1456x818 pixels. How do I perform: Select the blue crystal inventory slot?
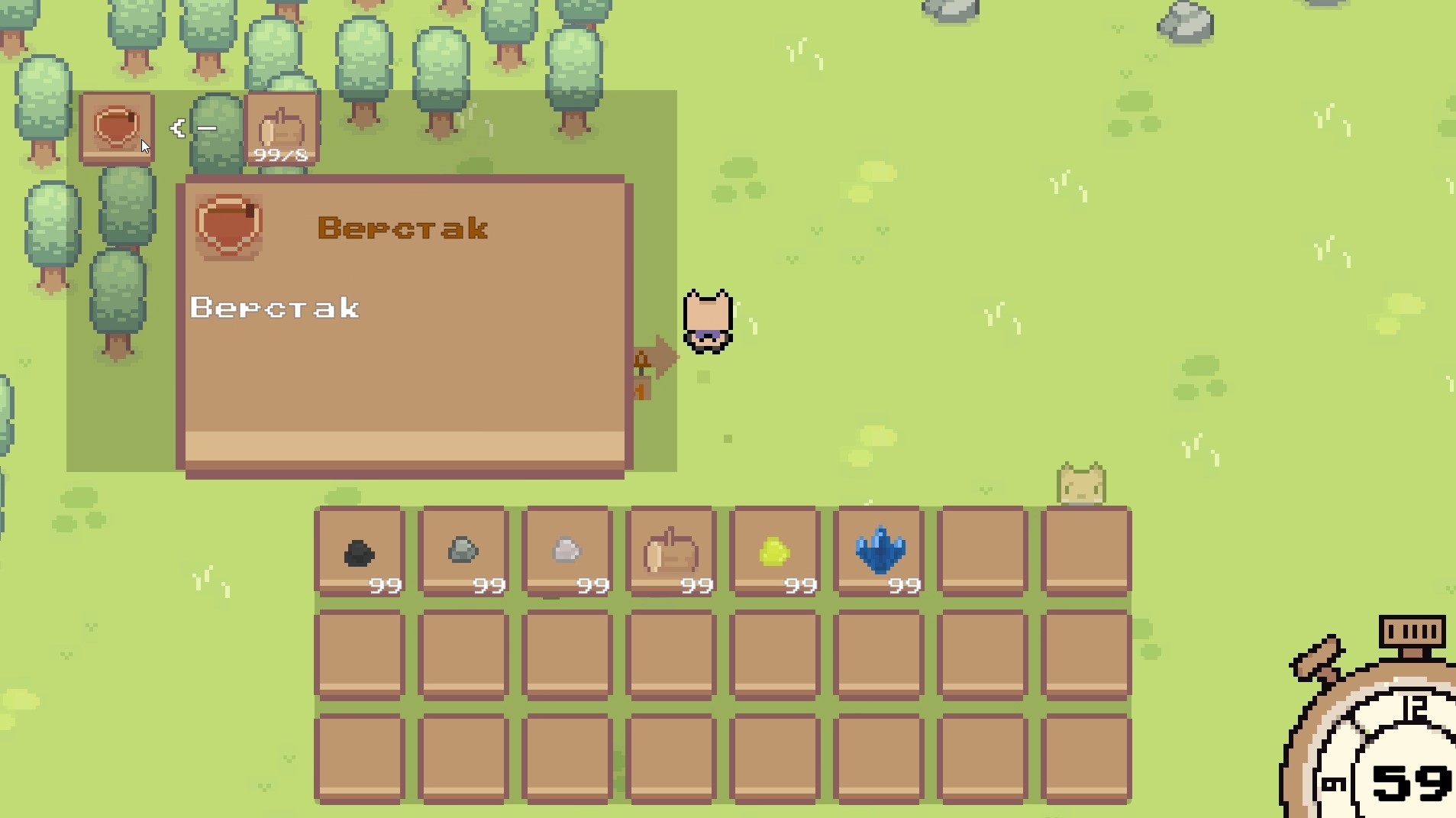point(879,551)
